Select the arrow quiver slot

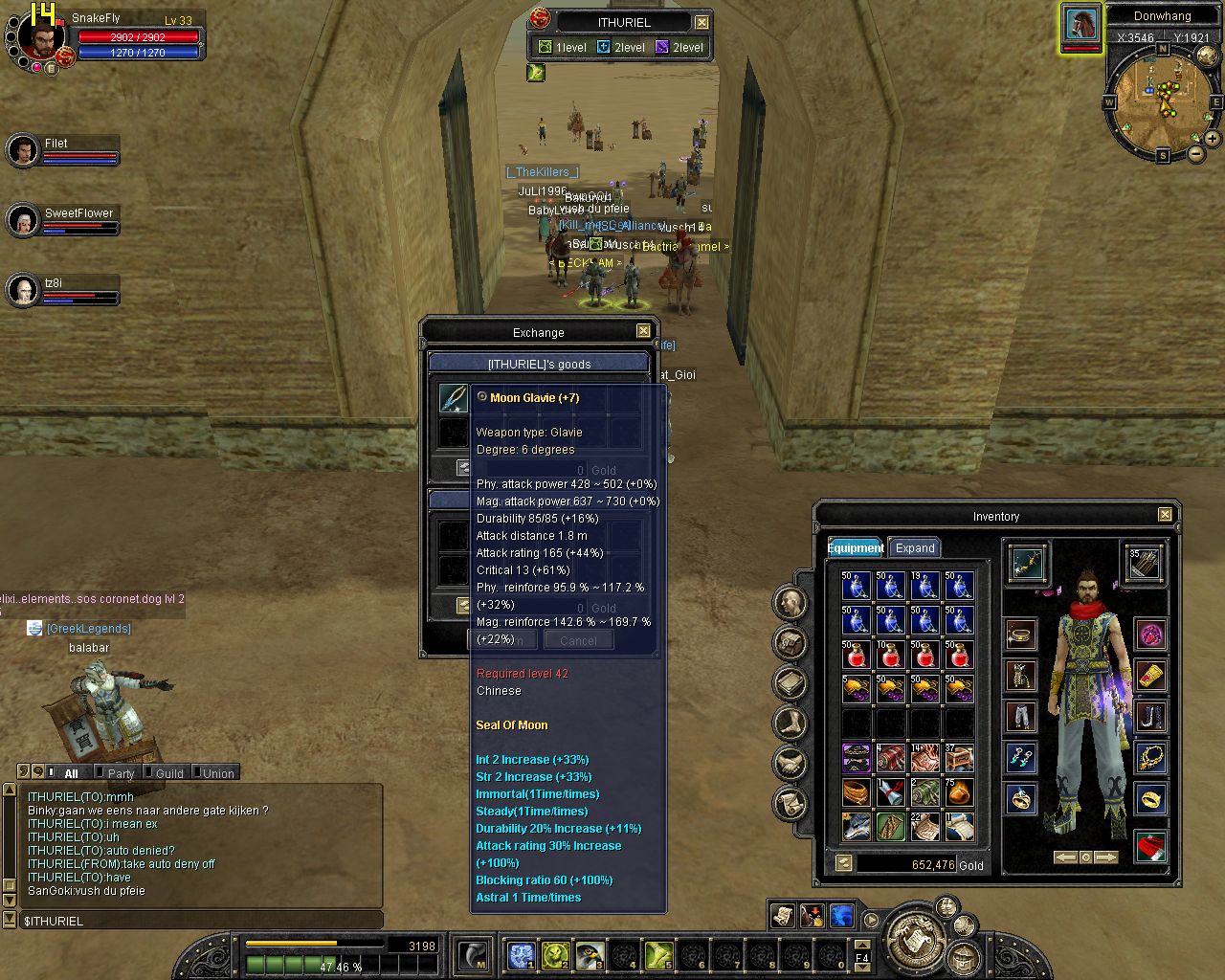[1144, 563]
